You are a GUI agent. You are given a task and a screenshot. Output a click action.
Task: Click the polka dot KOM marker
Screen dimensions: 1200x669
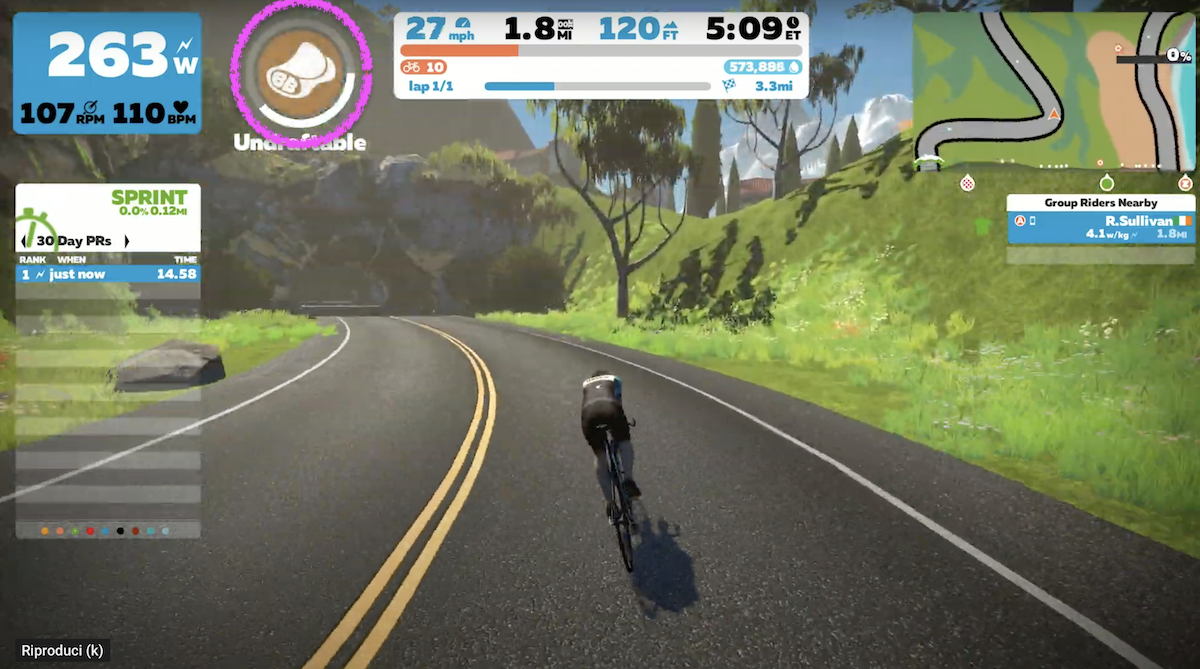point(967,183)
